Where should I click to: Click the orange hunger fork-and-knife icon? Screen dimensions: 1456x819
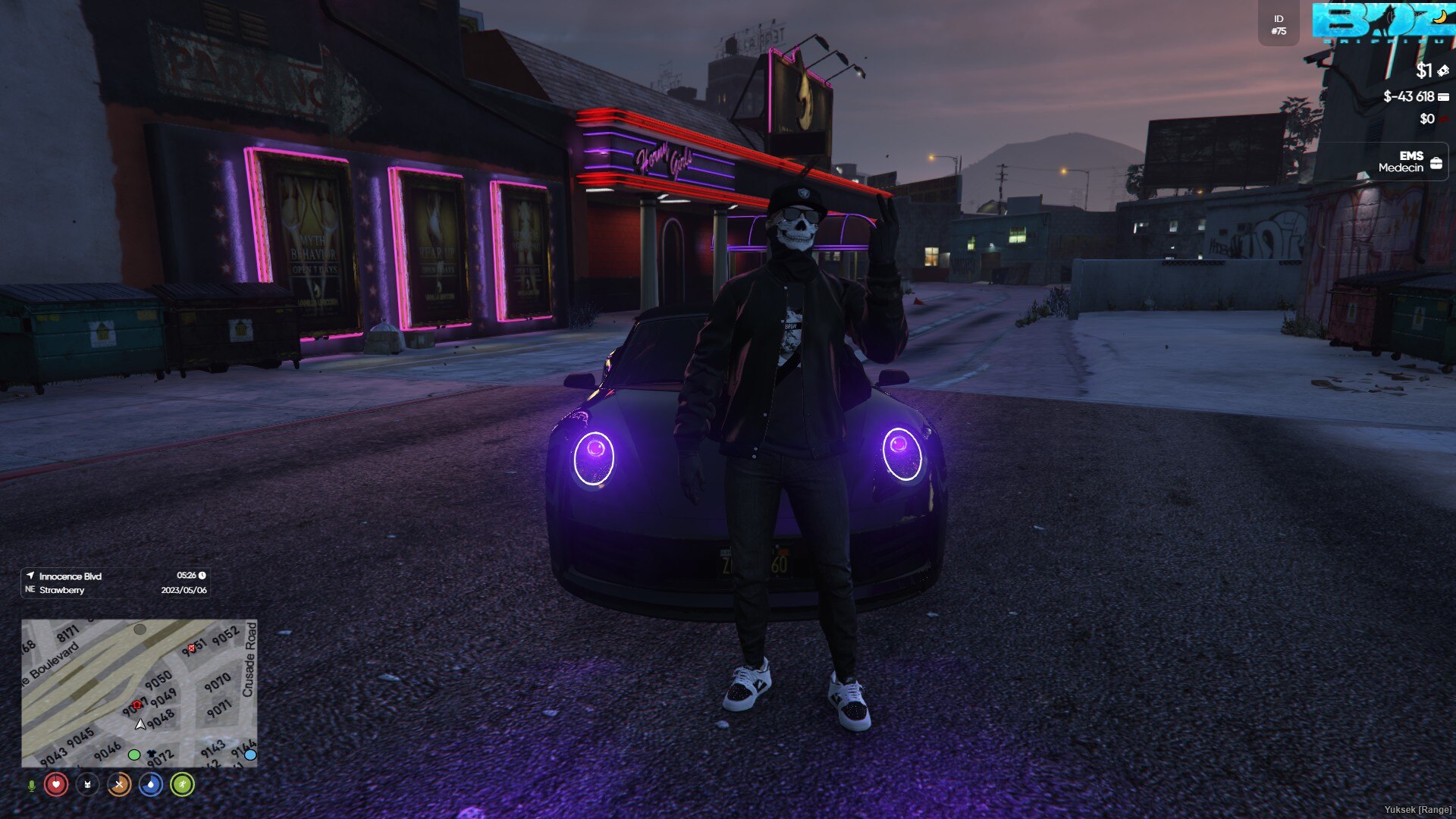coord(119,784)
